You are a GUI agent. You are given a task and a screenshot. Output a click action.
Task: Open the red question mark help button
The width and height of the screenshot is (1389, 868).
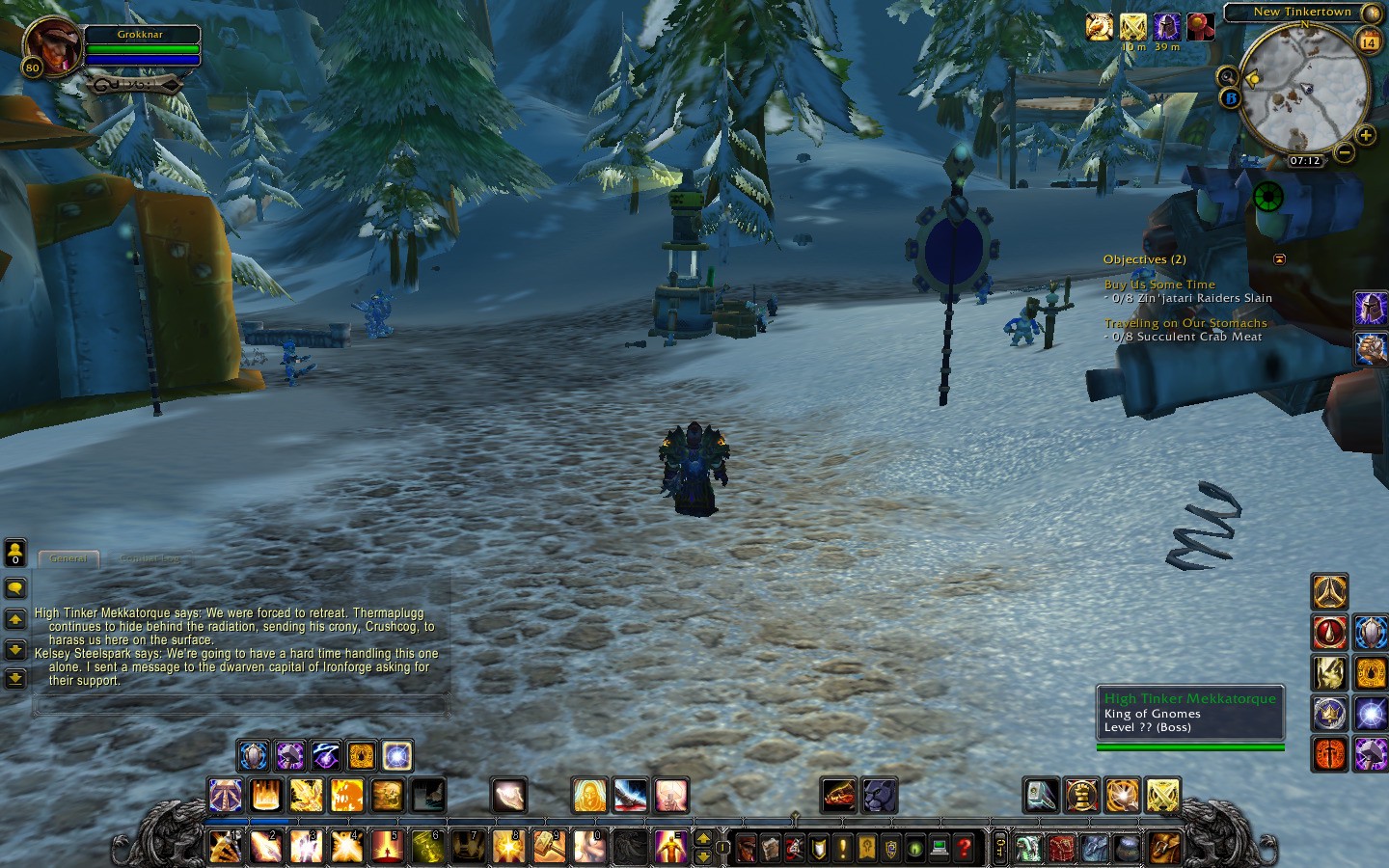tap(963, 848)
